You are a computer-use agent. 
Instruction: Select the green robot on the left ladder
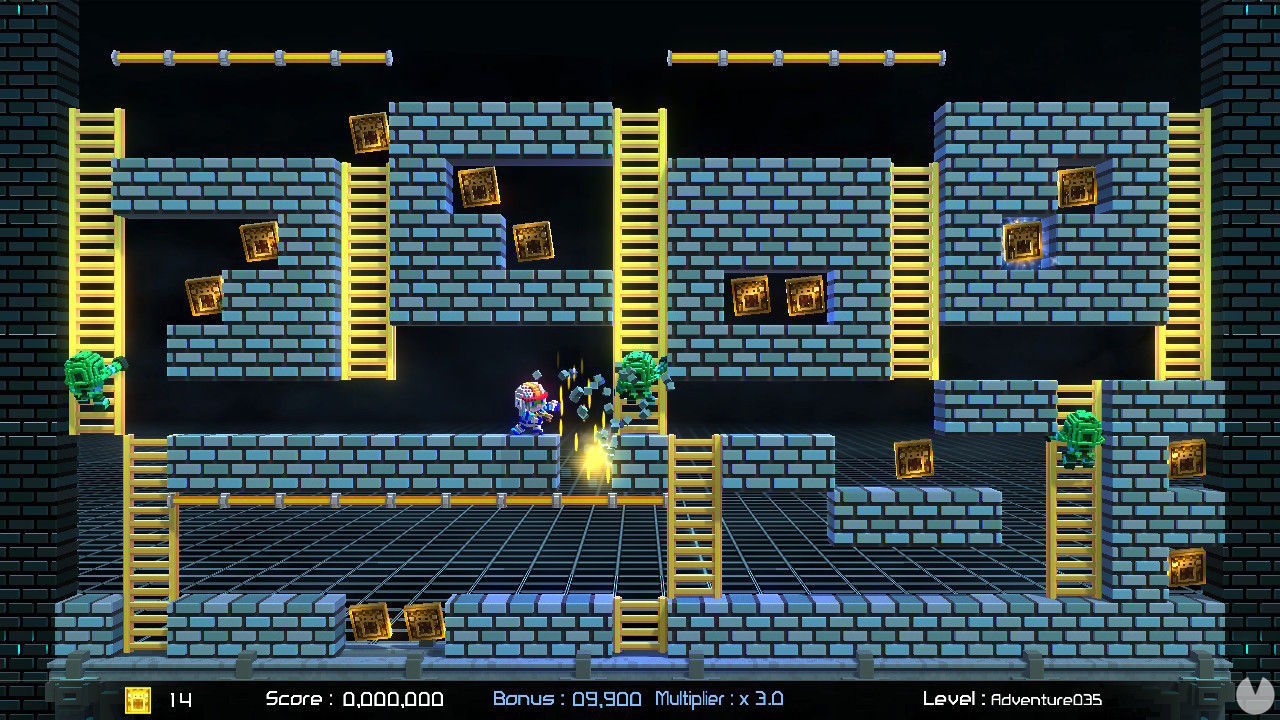(90, 375)
